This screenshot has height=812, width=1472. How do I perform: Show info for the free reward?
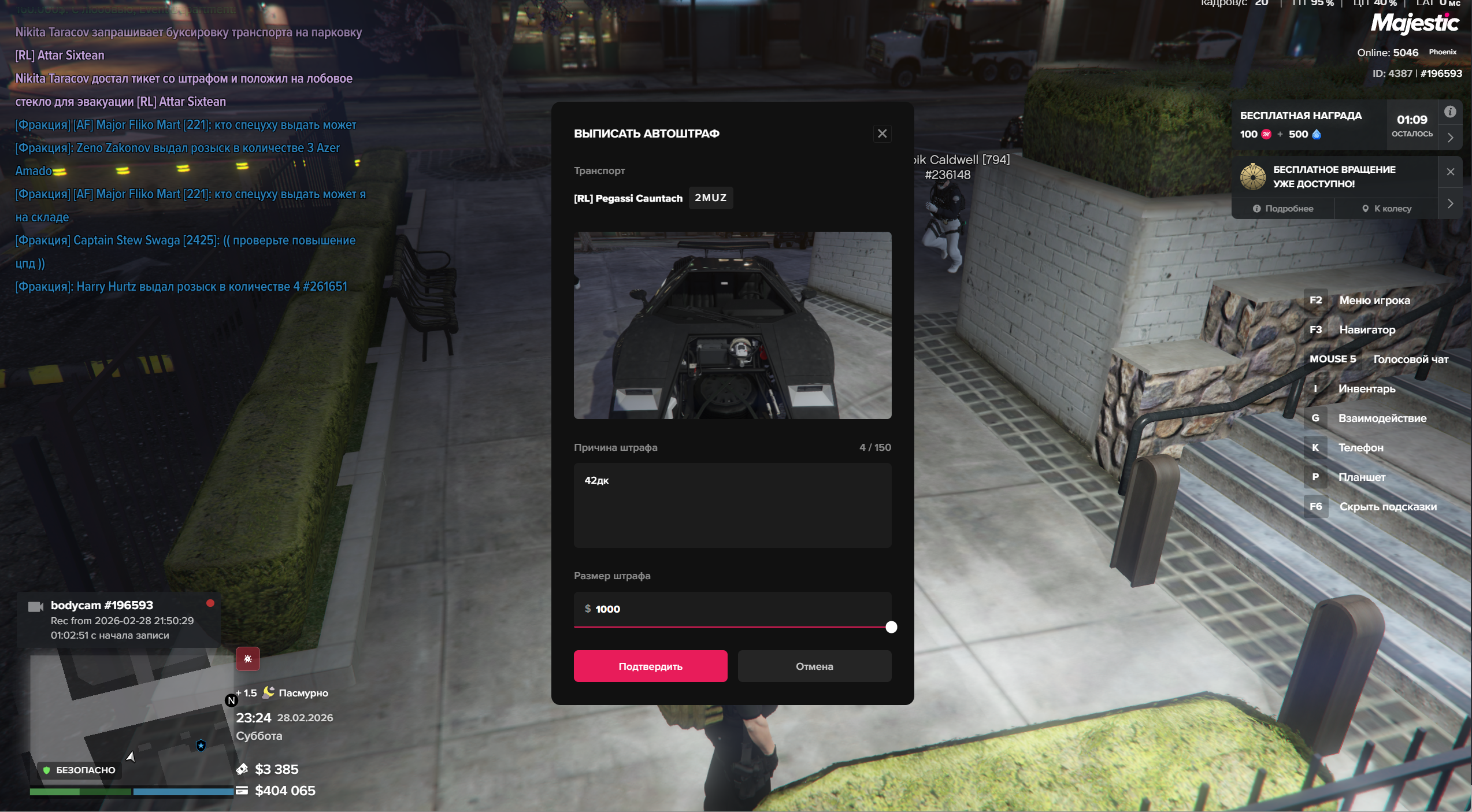pos(1450,112)
